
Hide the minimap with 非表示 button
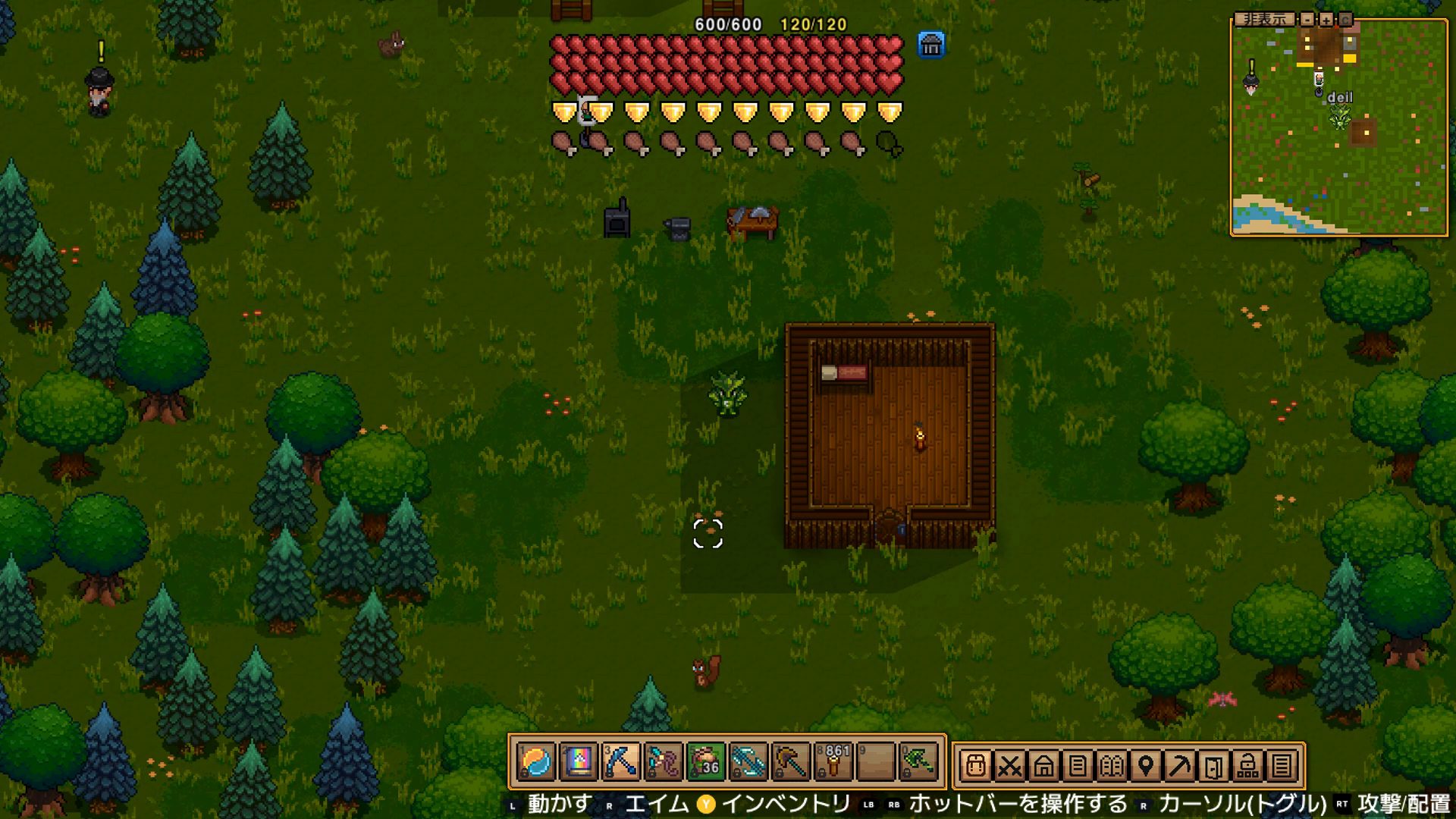pyautogui.click(x=1264, y=19)
